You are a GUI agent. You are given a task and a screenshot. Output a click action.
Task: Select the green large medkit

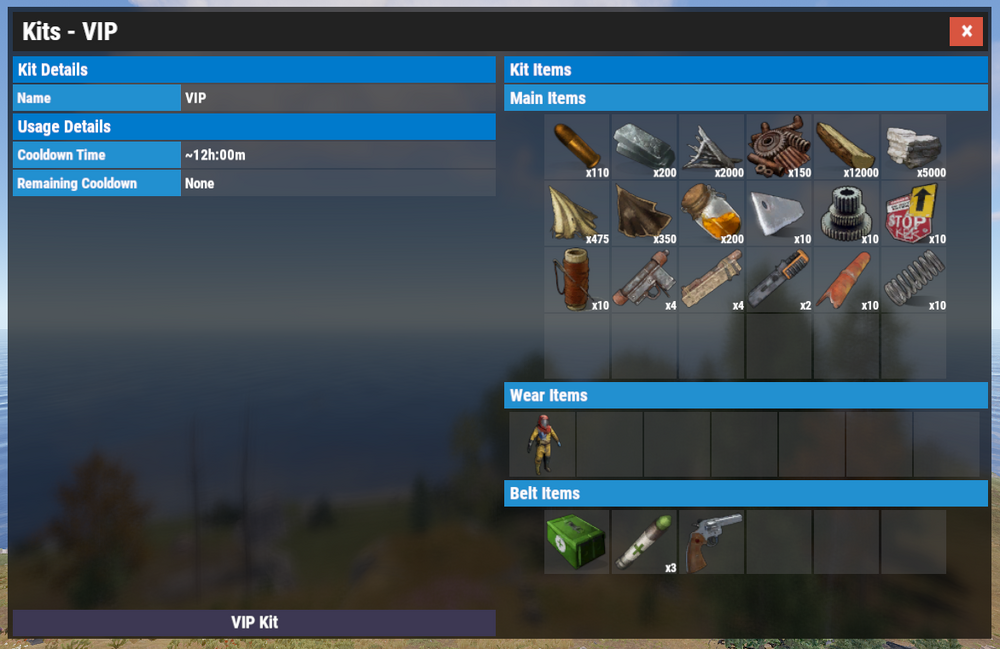(x=577, y=541)
